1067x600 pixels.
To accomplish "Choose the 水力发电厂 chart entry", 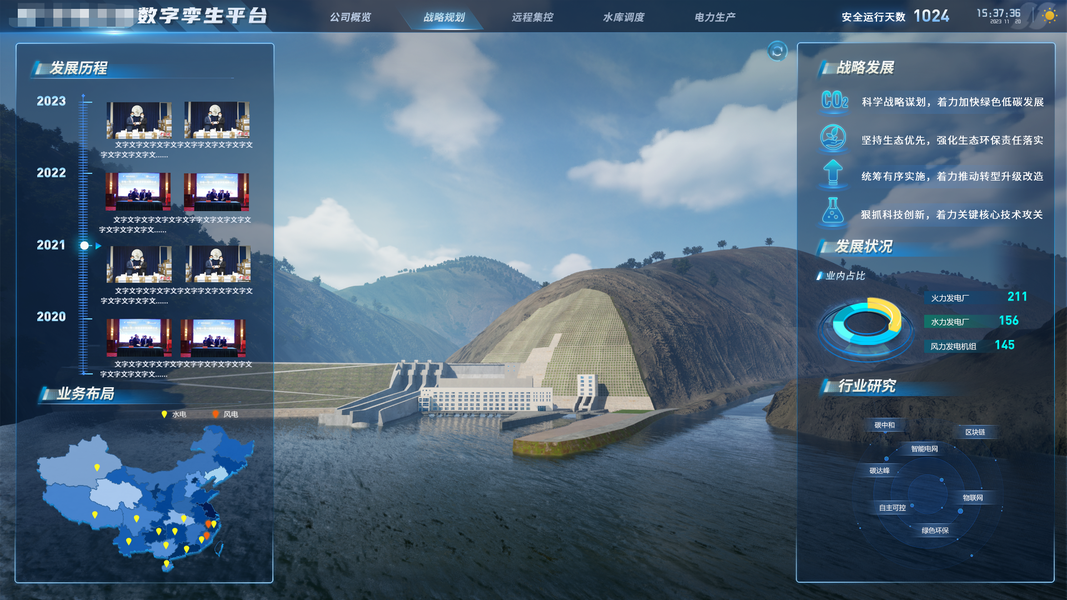I will [950, 321].
